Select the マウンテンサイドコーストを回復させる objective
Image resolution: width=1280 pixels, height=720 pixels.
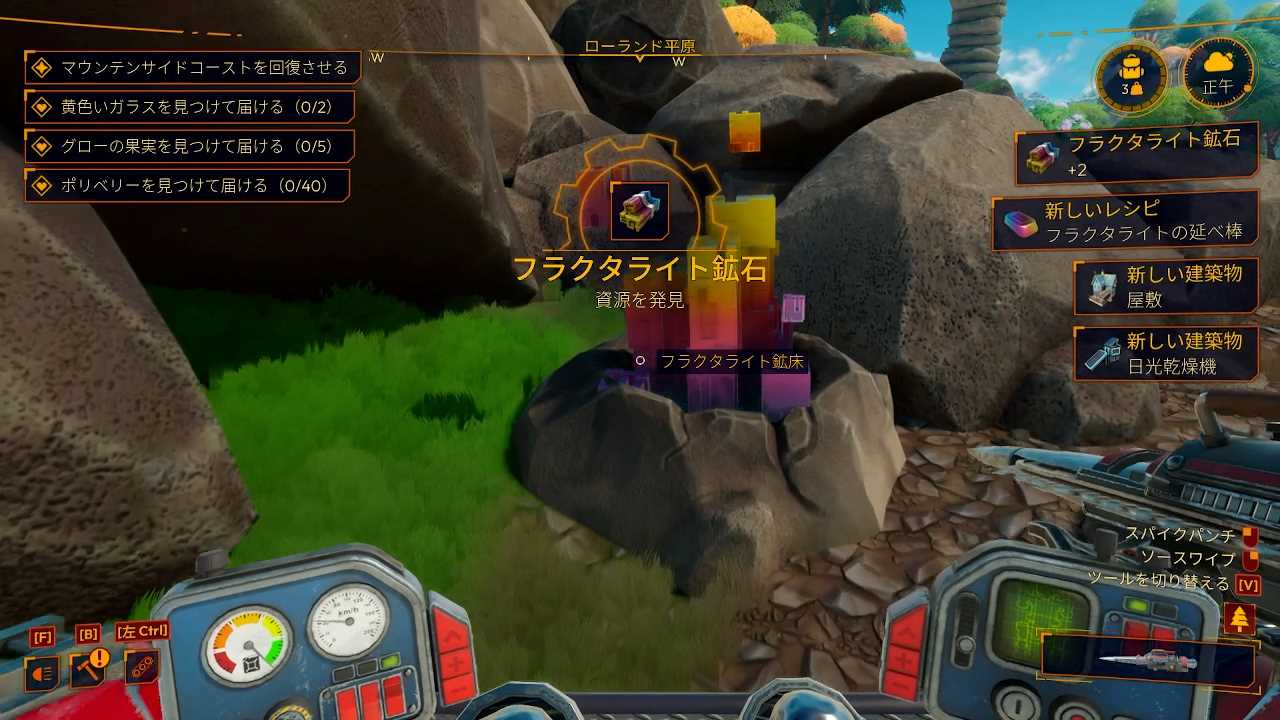point(192,68)
